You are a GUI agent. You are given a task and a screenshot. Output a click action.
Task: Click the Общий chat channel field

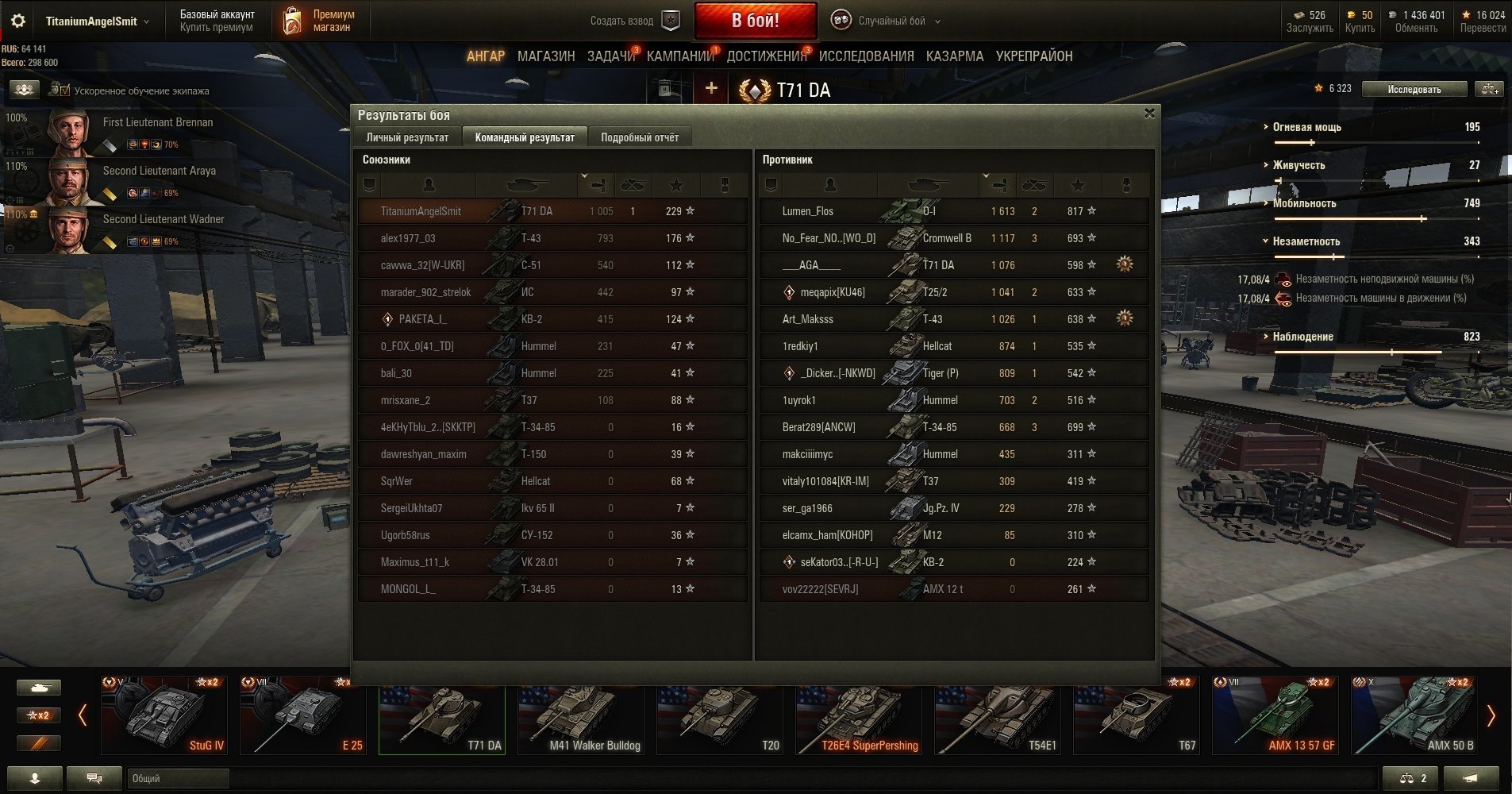[178, 778]
